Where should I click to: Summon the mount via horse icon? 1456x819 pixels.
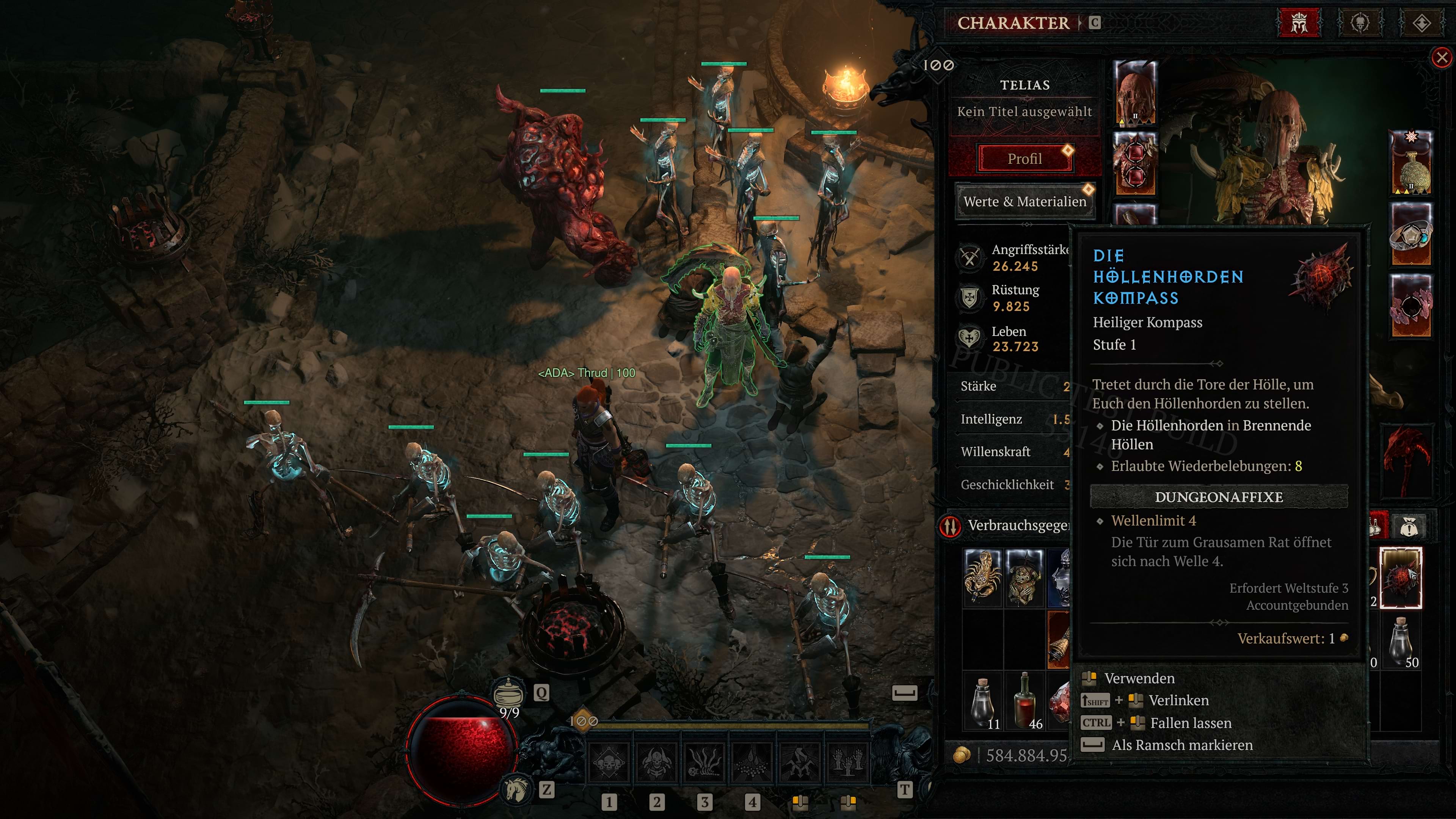tap(516, 789)
